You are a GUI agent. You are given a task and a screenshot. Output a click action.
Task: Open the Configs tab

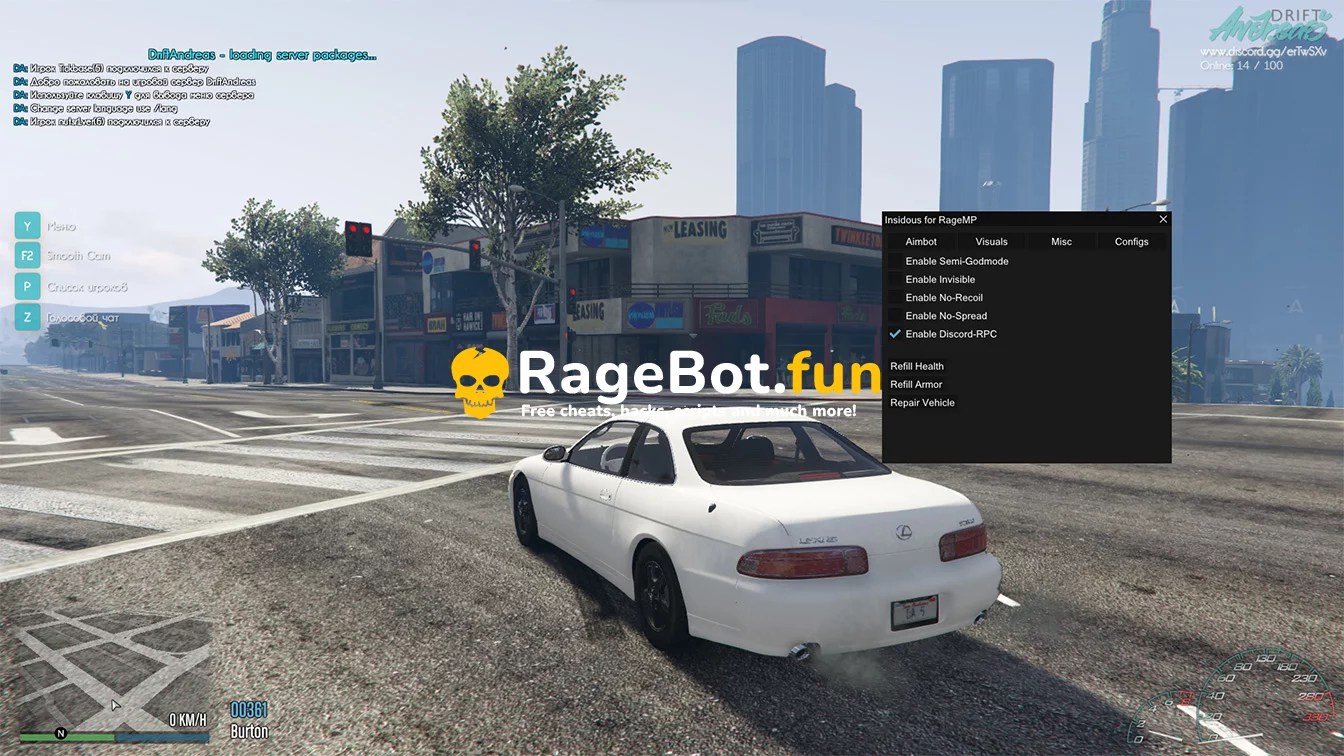1131,241
